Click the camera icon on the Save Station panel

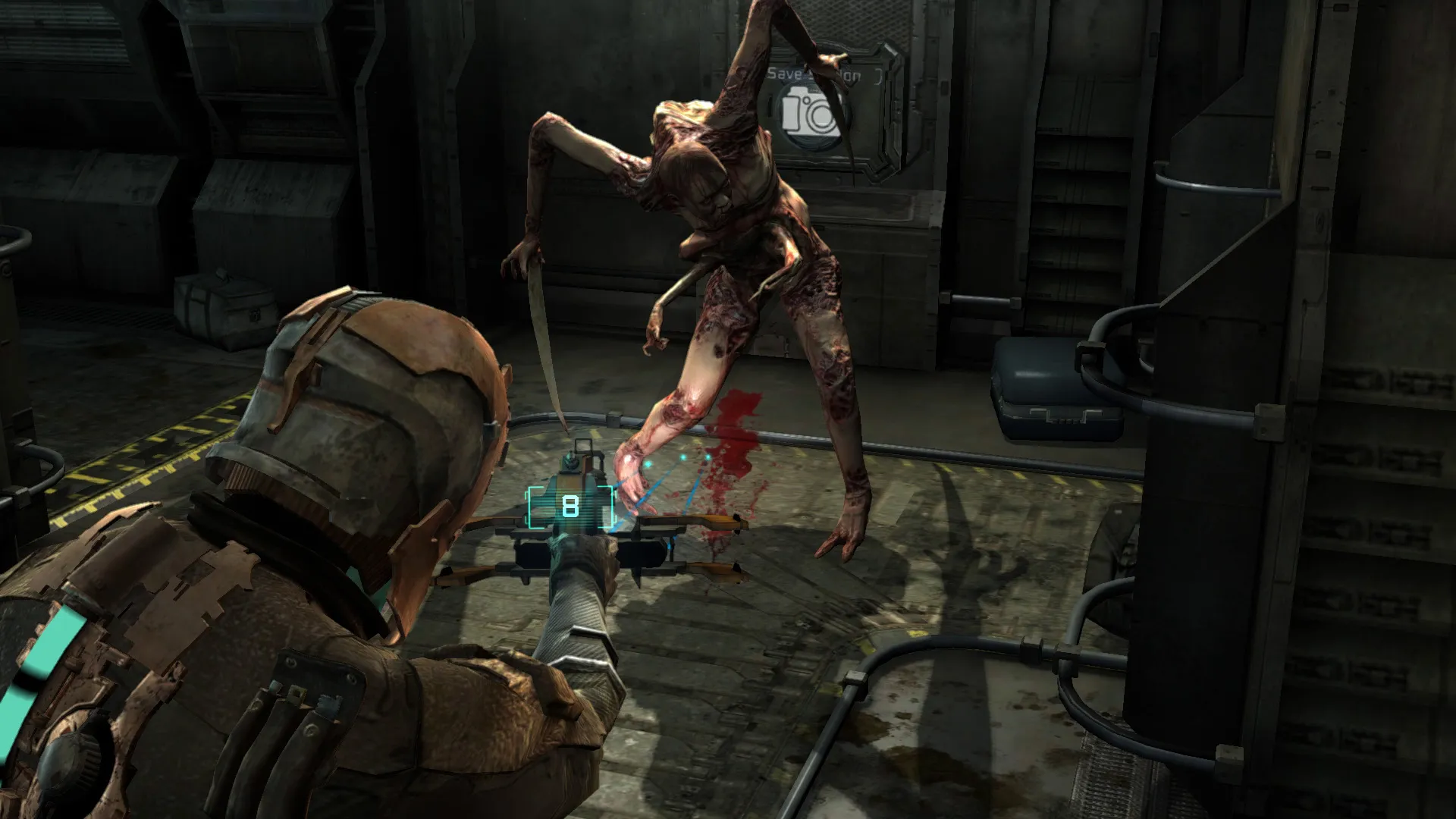coord(809,114)
